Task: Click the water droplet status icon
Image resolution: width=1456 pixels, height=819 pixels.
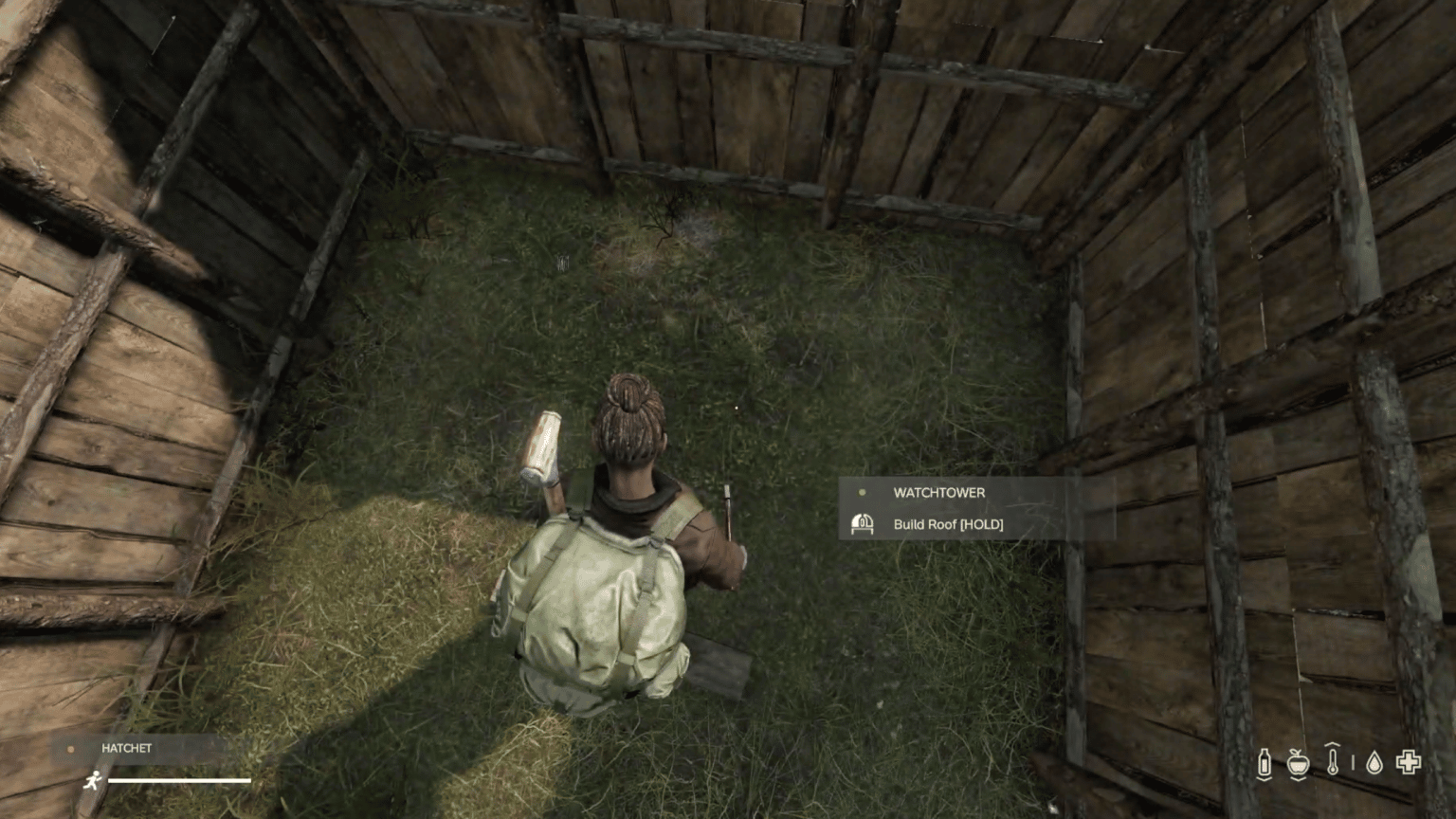Action: [x=1374, y=763]
